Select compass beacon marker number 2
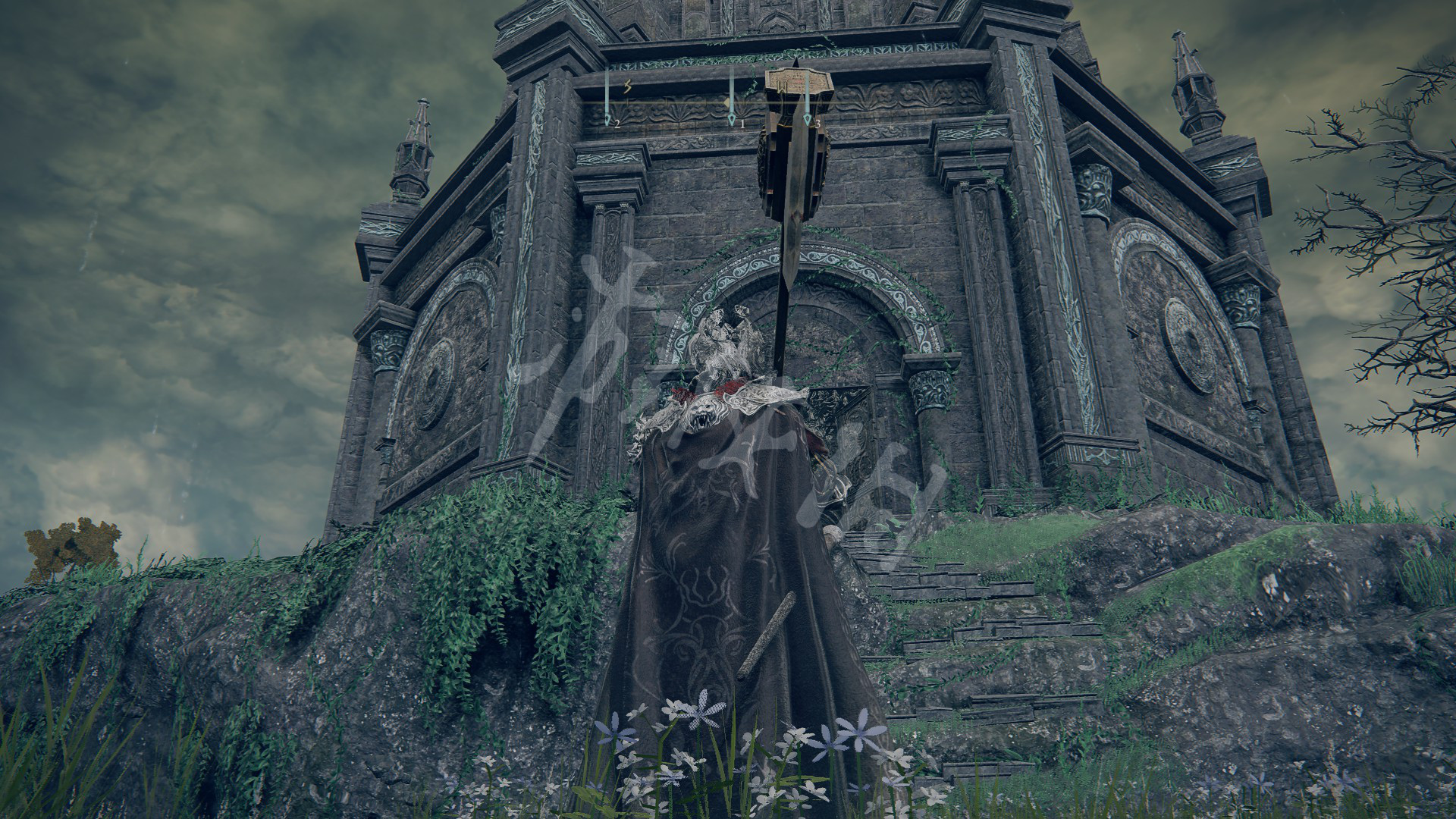This screenshot has width=1456, height=819. click(607, 120)
